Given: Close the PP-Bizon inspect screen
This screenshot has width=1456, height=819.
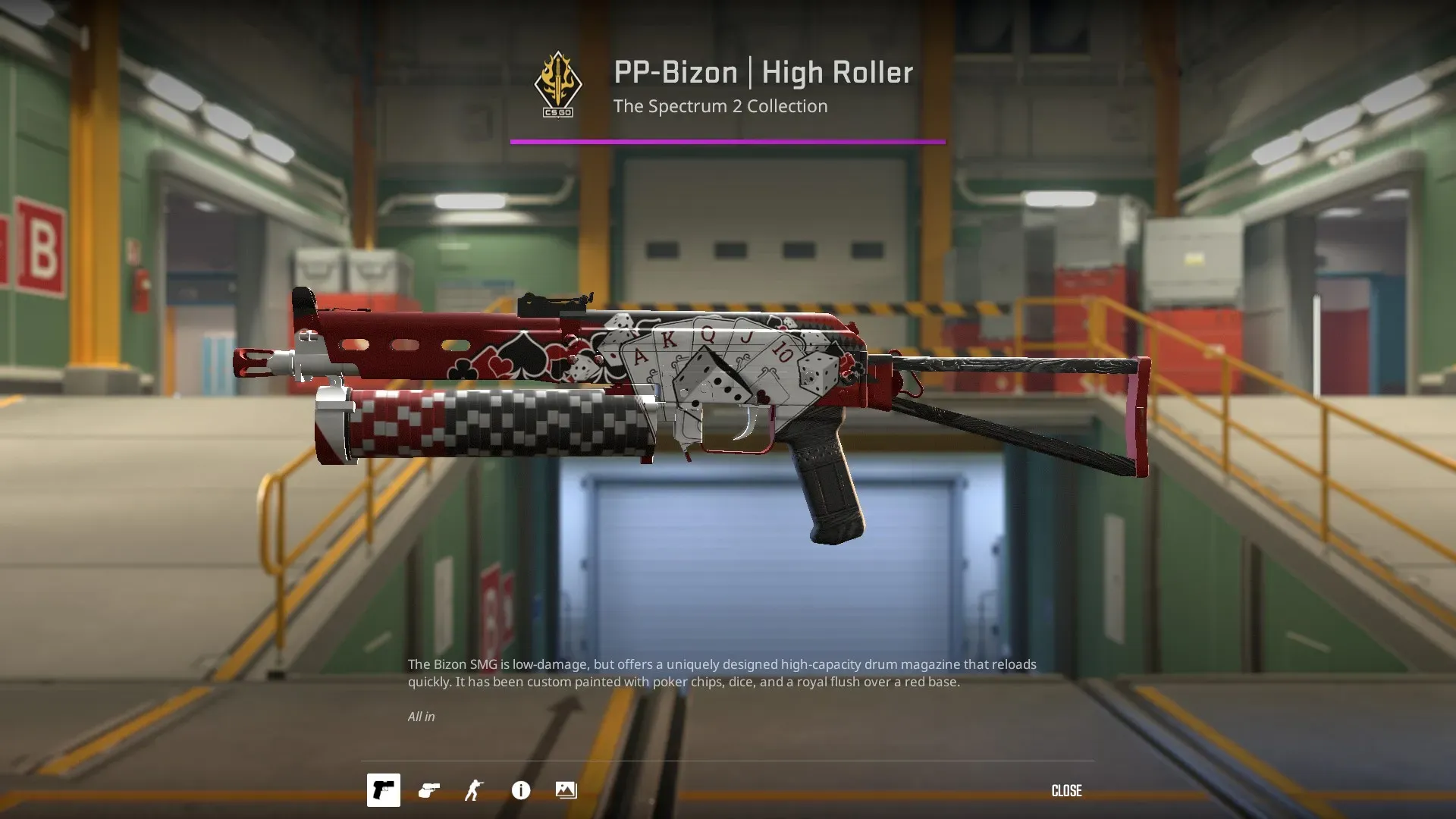Looking at the screenshot, I should click(x=1066, y=791).
